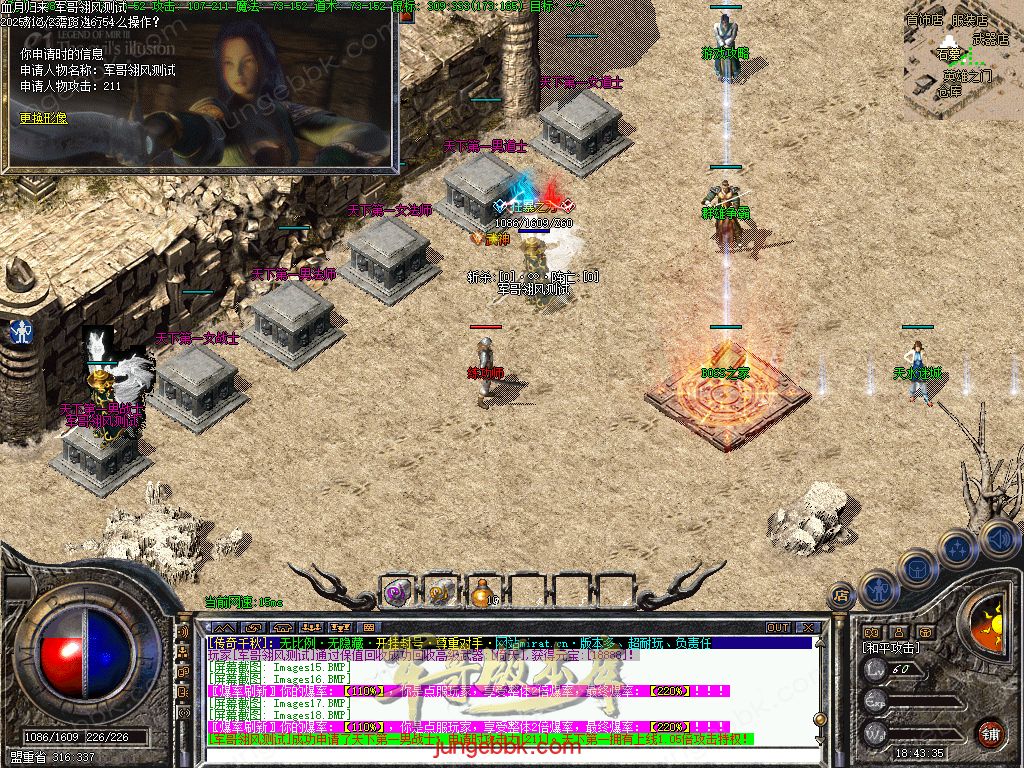Select the purple scroll belt slot

[x=397, y=592]
